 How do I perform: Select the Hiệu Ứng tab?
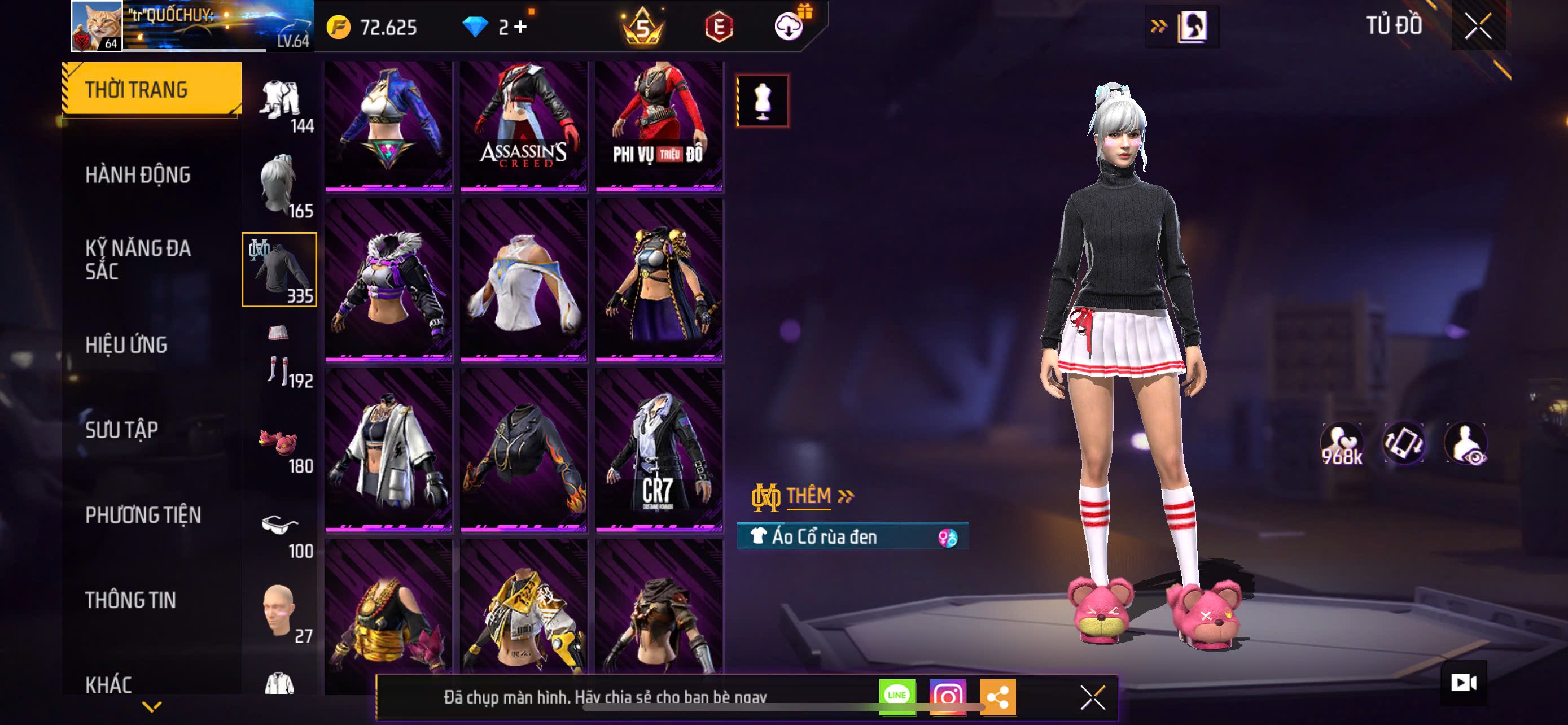pos(126,344)
